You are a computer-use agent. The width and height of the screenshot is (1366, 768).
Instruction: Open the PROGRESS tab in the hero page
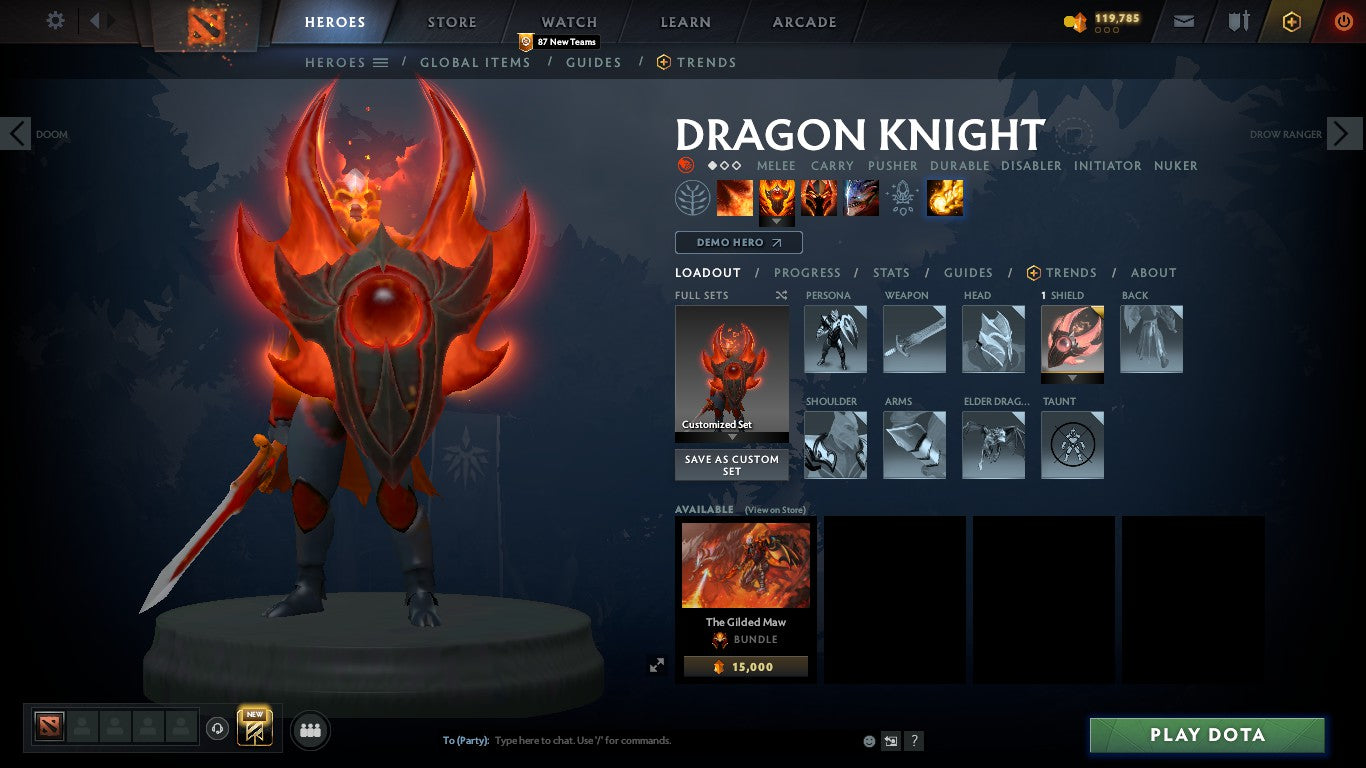(x=808, y=272)
